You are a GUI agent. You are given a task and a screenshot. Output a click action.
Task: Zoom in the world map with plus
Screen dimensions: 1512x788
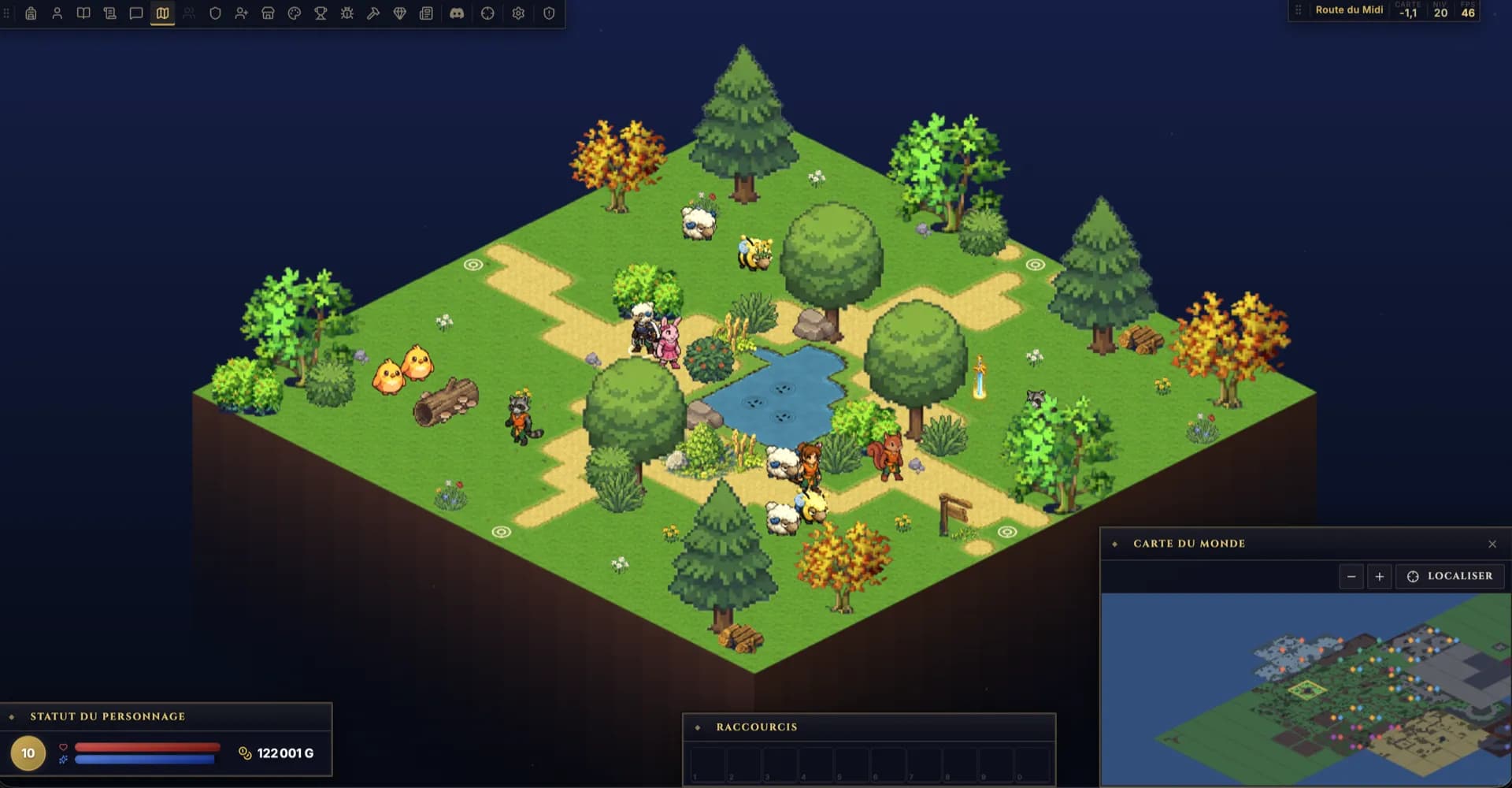click(1380, 577)
